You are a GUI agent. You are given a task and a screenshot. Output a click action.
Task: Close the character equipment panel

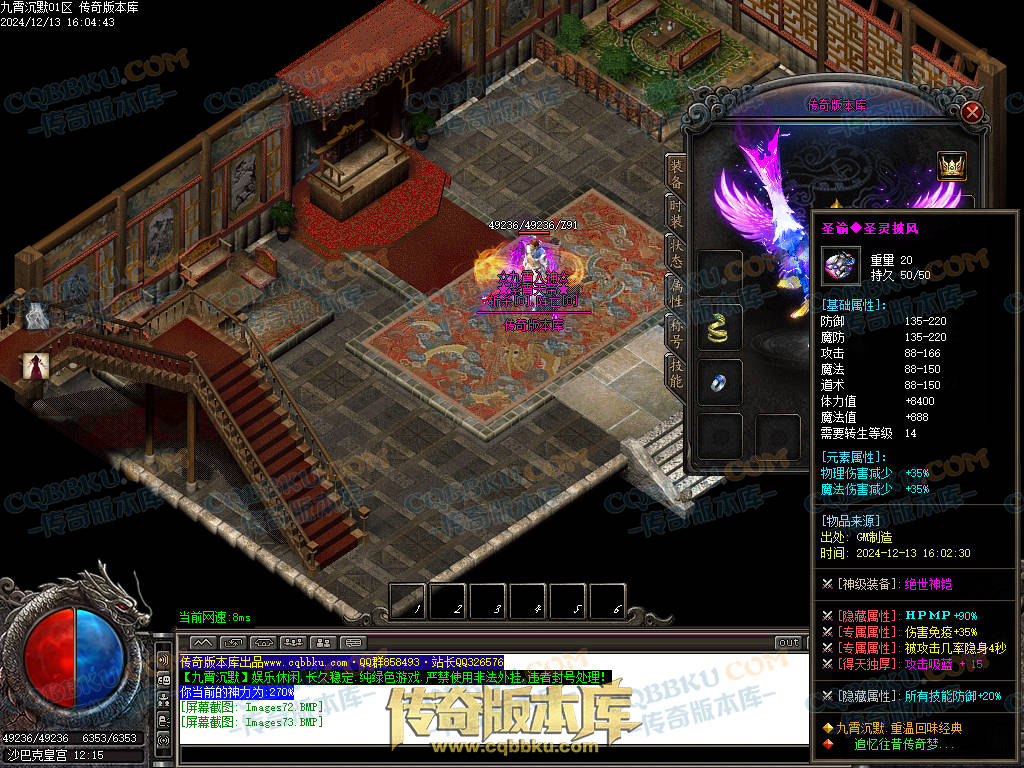click(x=971, y=112)
